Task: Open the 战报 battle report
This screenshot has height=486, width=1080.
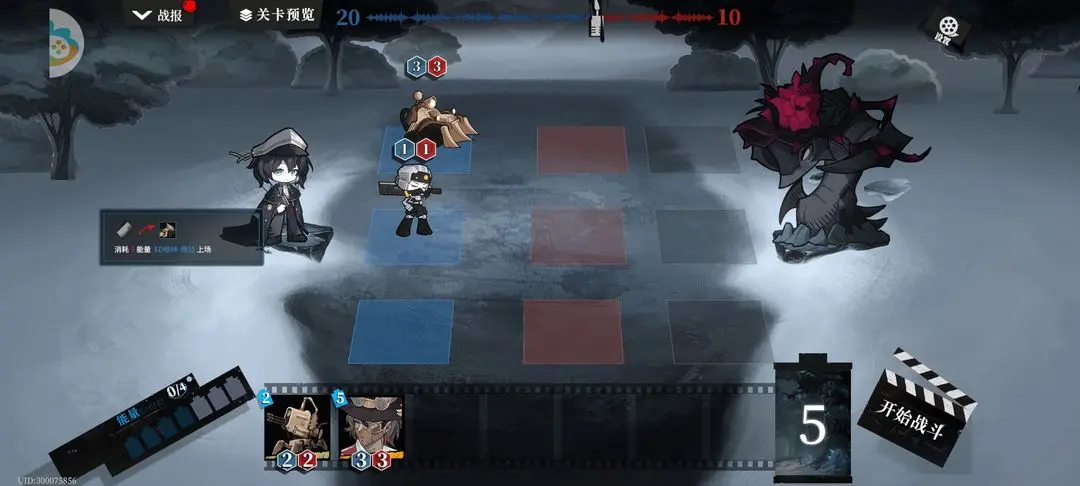Action: [x=160, y=15]
